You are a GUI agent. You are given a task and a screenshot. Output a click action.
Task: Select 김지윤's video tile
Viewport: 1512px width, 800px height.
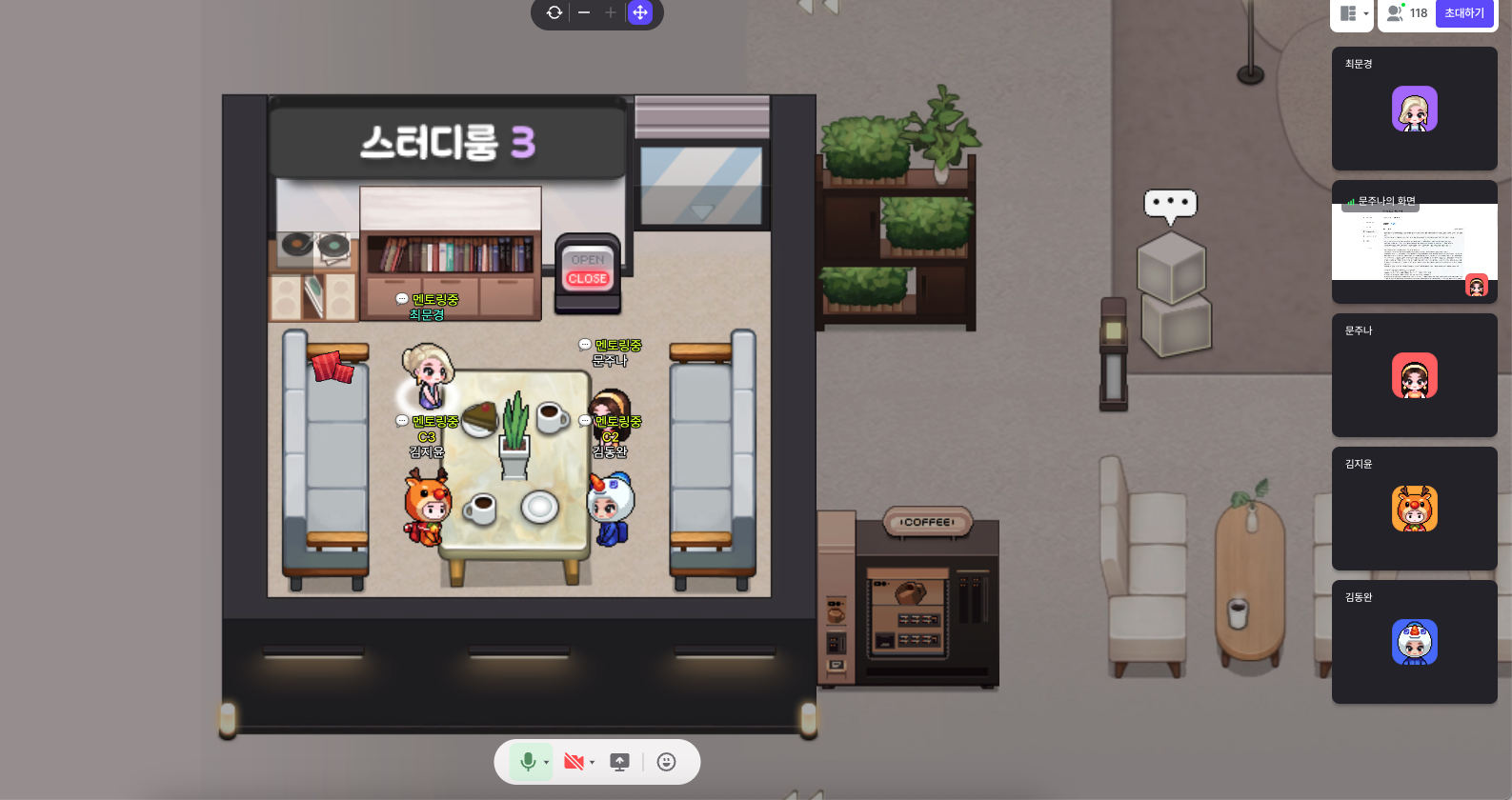click(1414, 509)
